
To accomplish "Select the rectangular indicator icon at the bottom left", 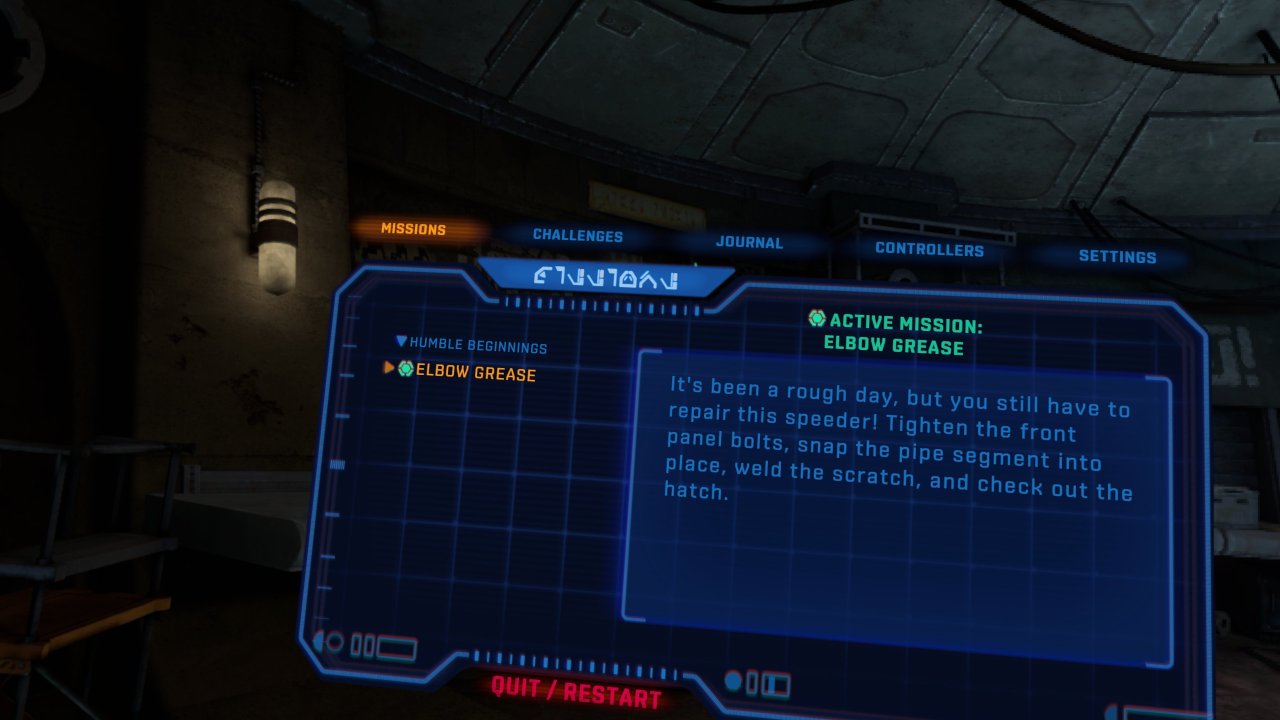I will [394, 647].
